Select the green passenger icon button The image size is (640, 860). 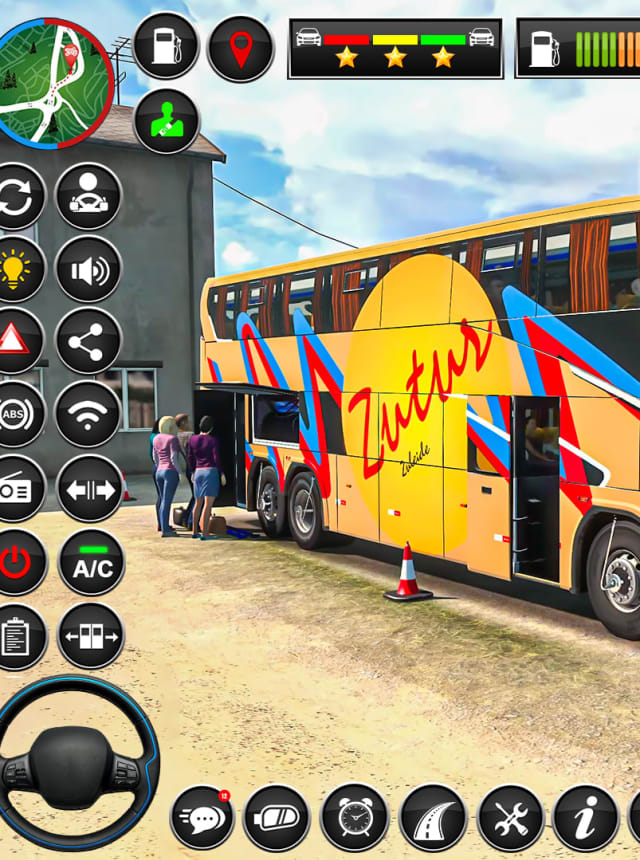[x=166, y=121]
